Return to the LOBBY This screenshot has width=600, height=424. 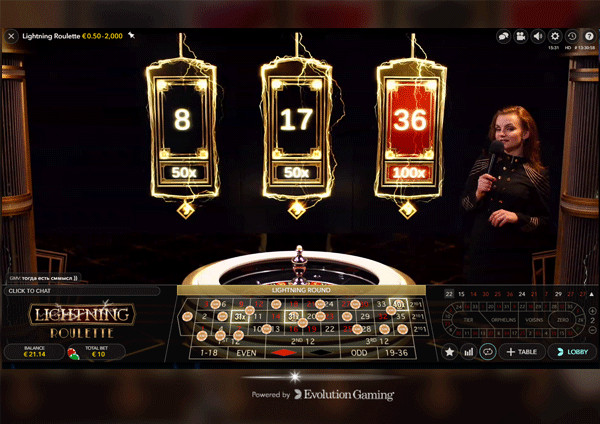pos(574,352)
